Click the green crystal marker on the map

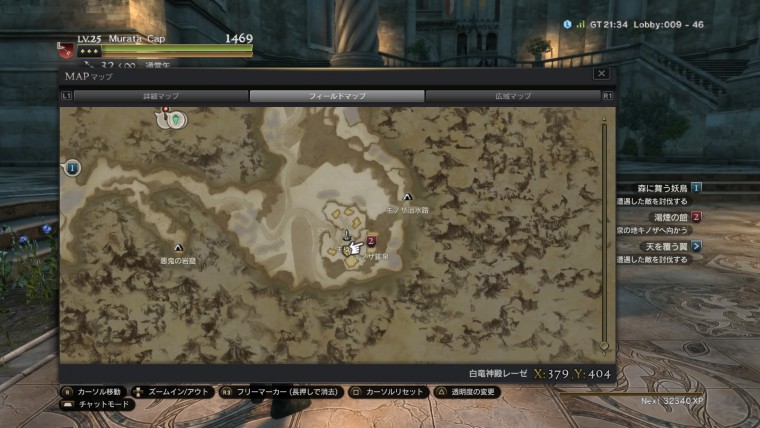[x=178, y=119]
